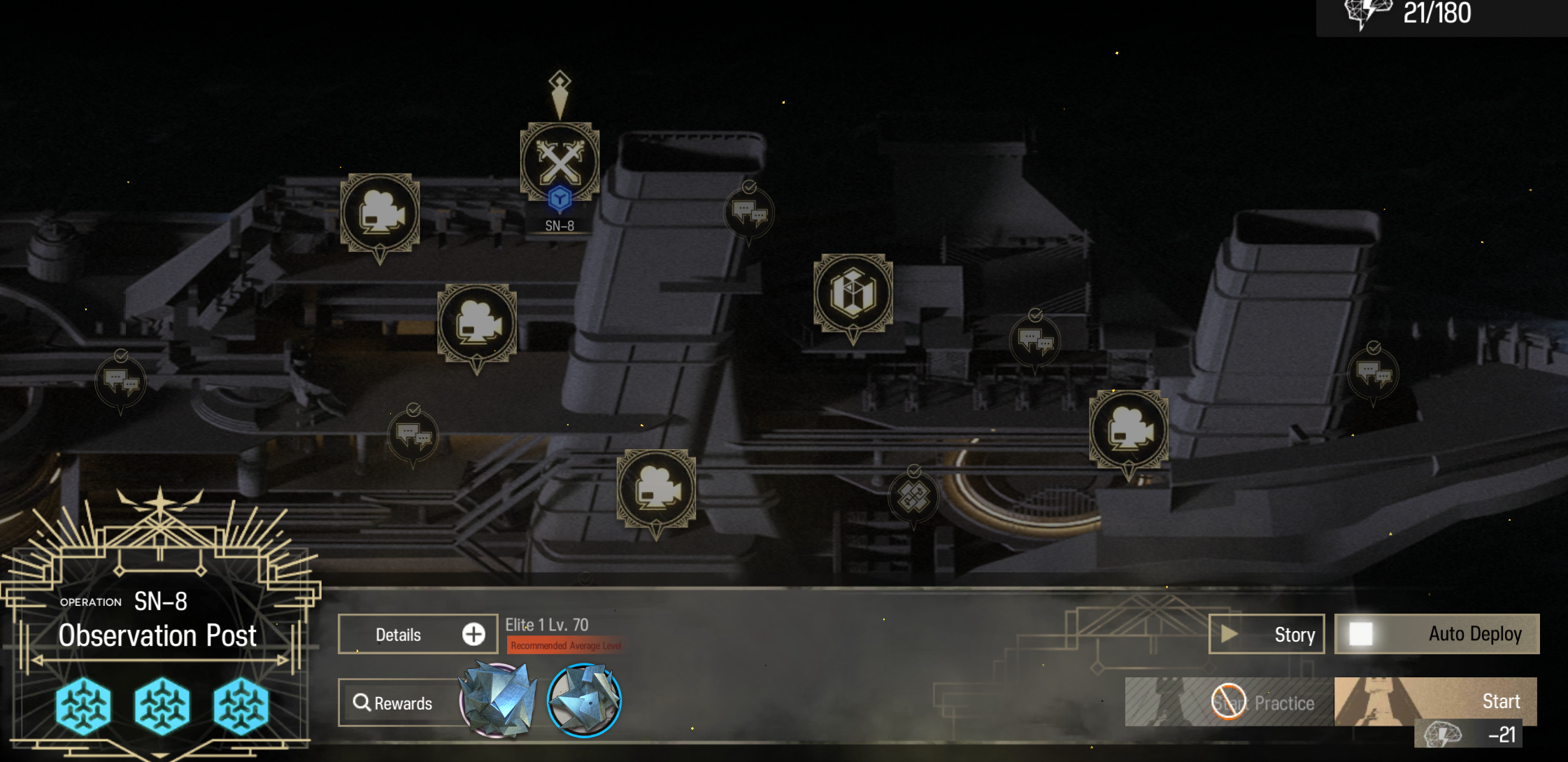
Task: Select the diamond-pattern node on the map
Action: coord(913,496)
